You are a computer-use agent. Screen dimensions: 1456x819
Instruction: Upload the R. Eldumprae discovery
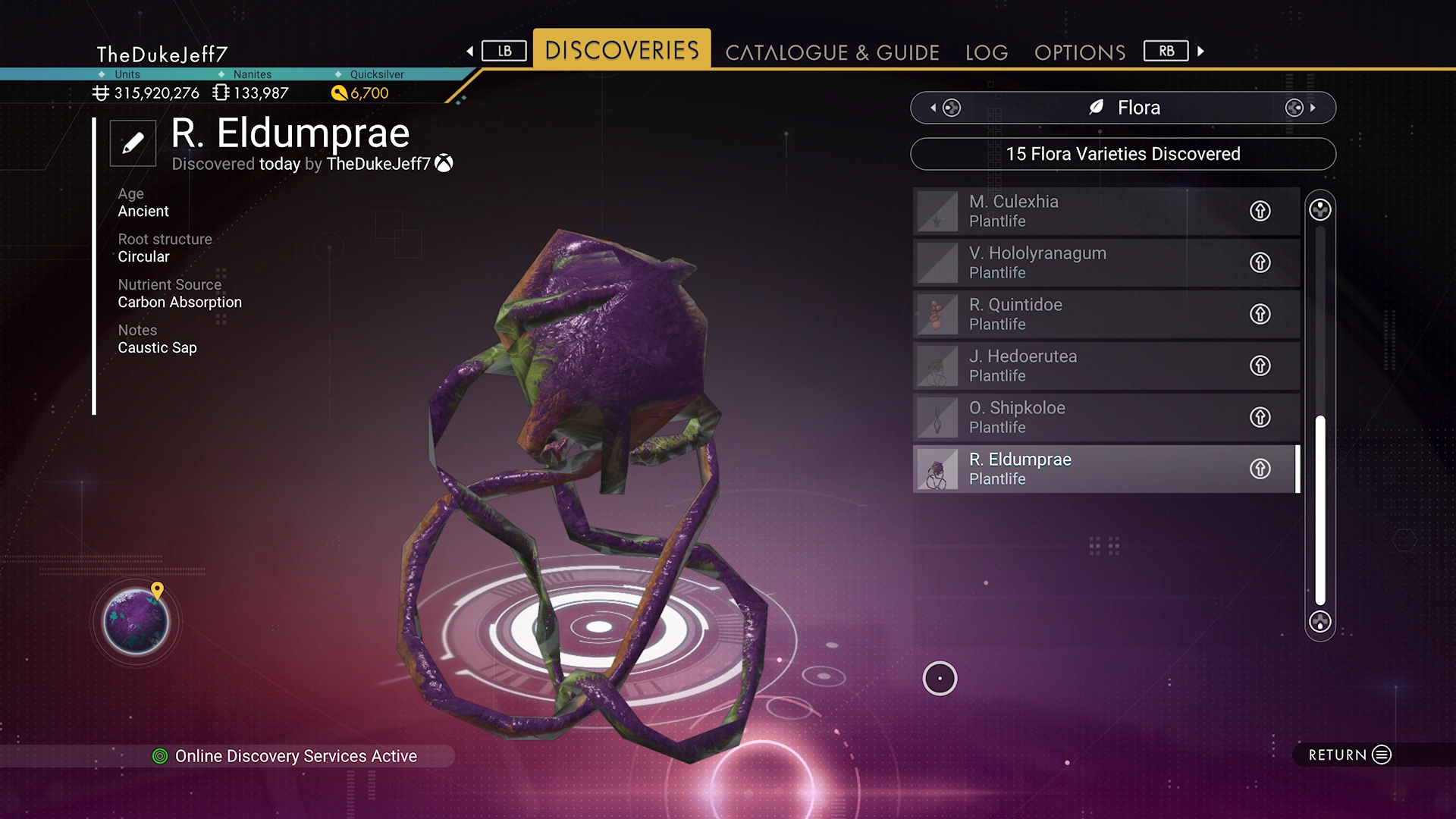(1260, 469)
